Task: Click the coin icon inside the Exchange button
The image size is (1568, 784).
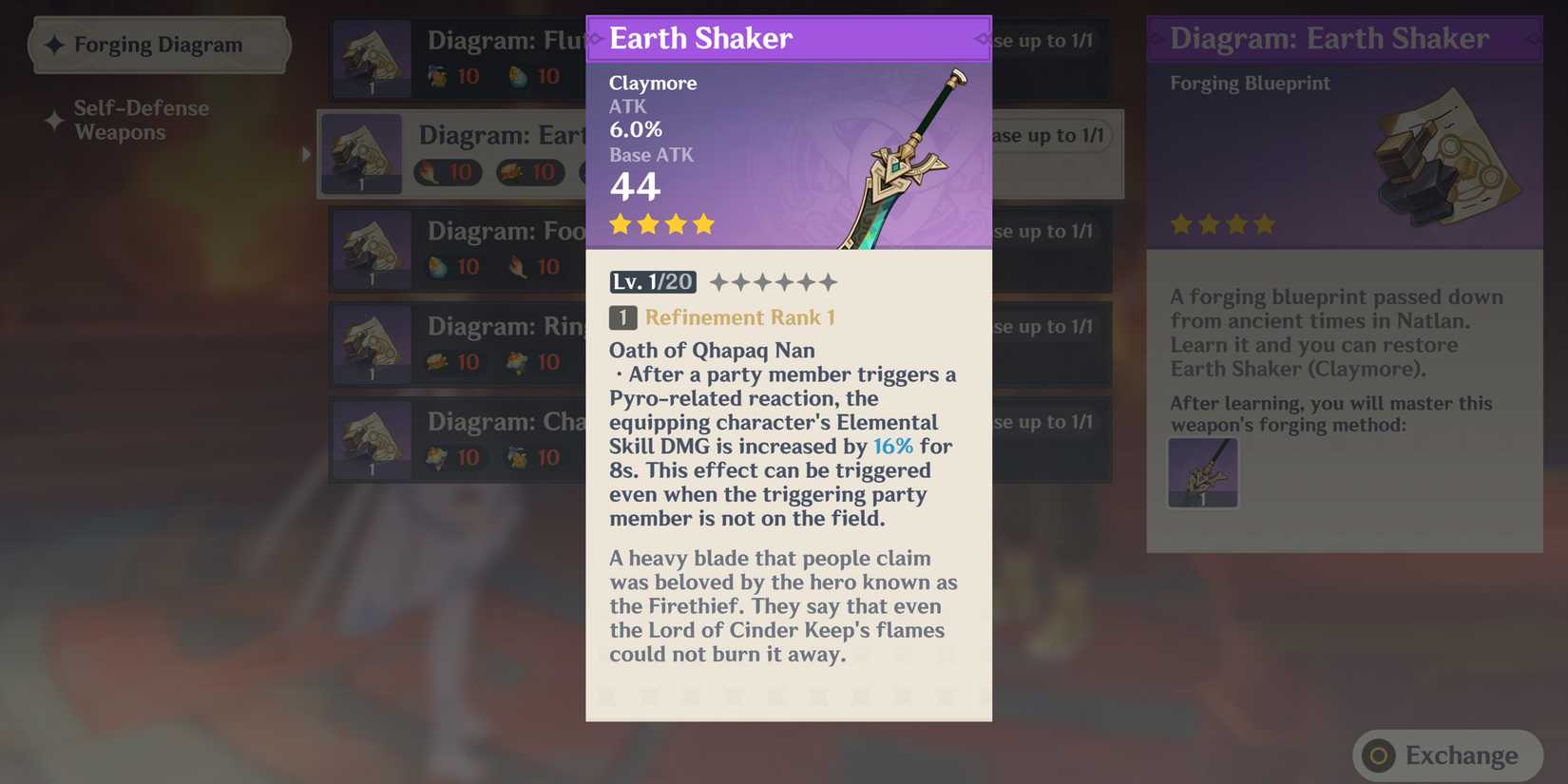Action: [x=1377, y=755]
